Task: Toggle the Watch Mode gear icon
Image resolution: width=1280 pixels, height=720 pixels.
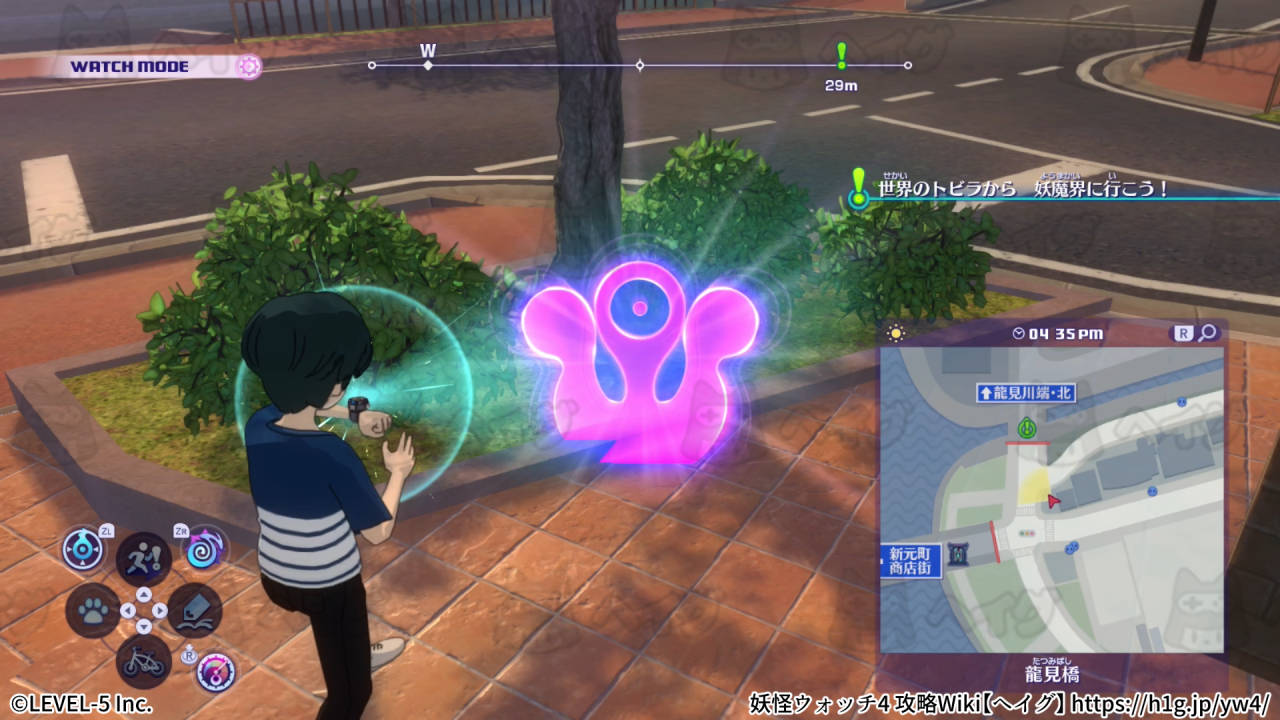Action: click(248, 67)
